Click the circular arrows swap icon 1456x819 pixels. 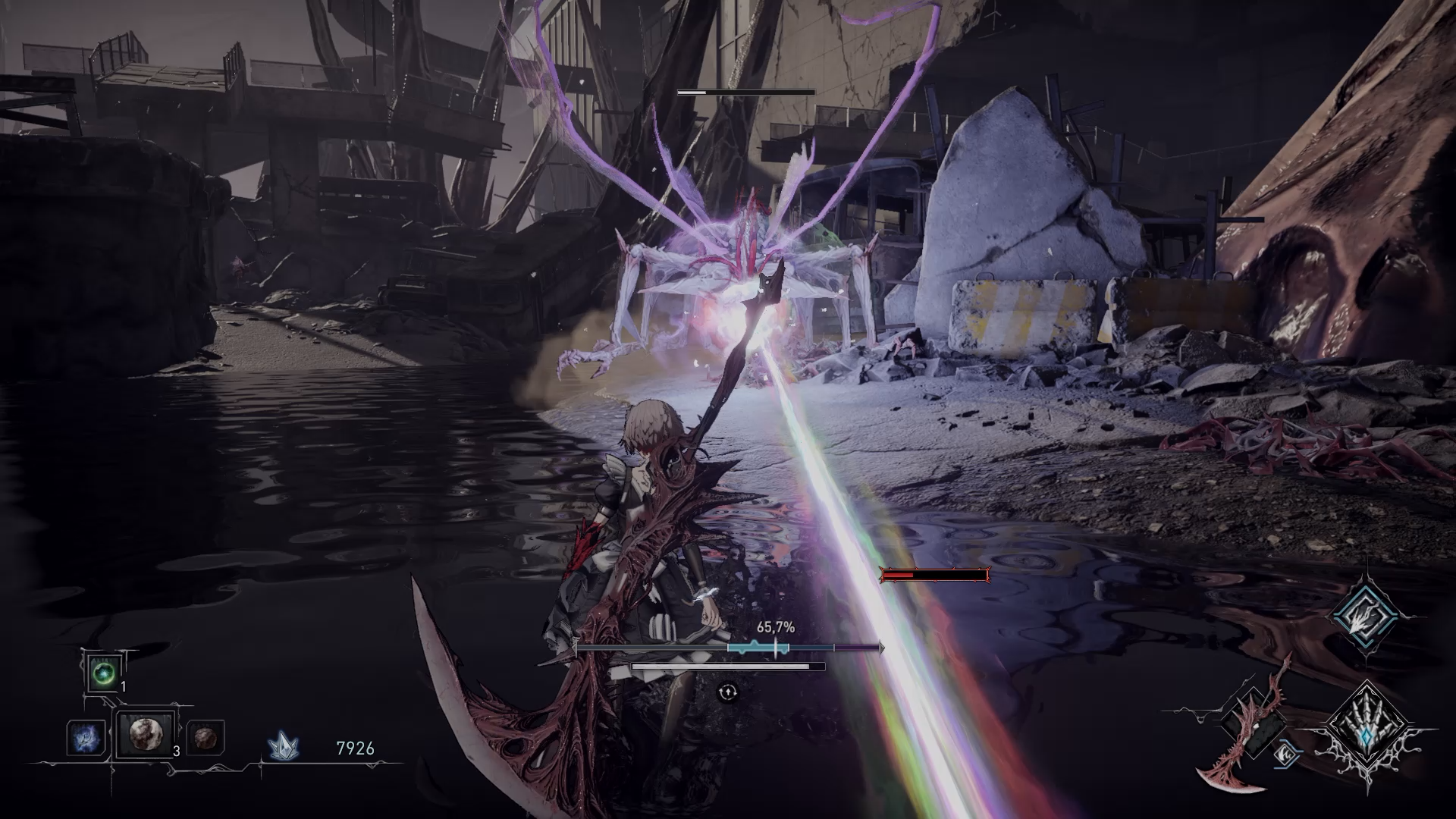coord(728,692)
